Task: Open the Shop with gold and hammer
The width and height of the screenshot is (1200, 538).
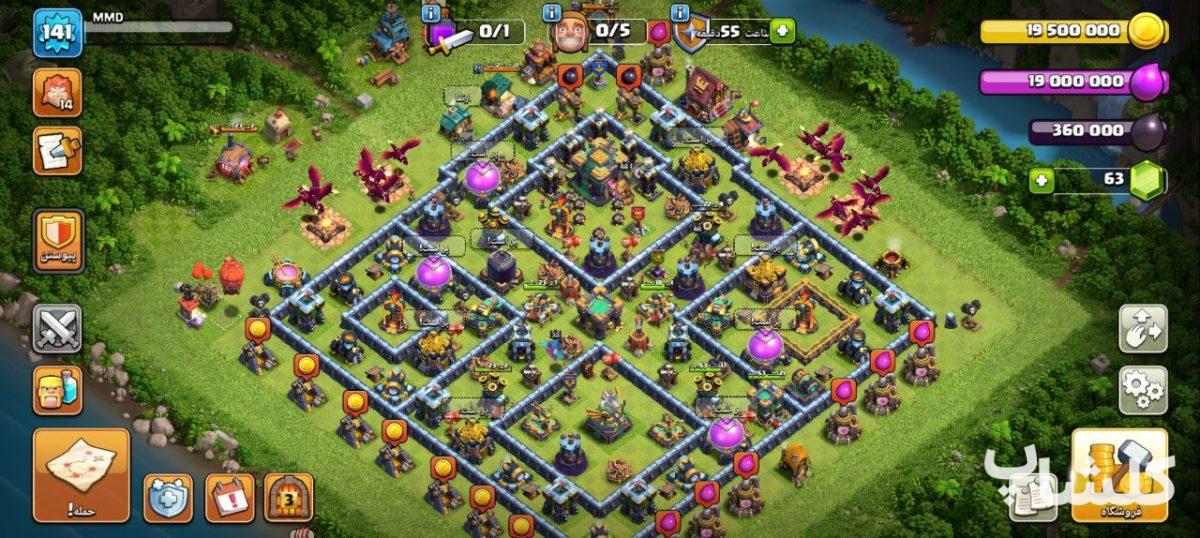Action: coord(1119,474)
